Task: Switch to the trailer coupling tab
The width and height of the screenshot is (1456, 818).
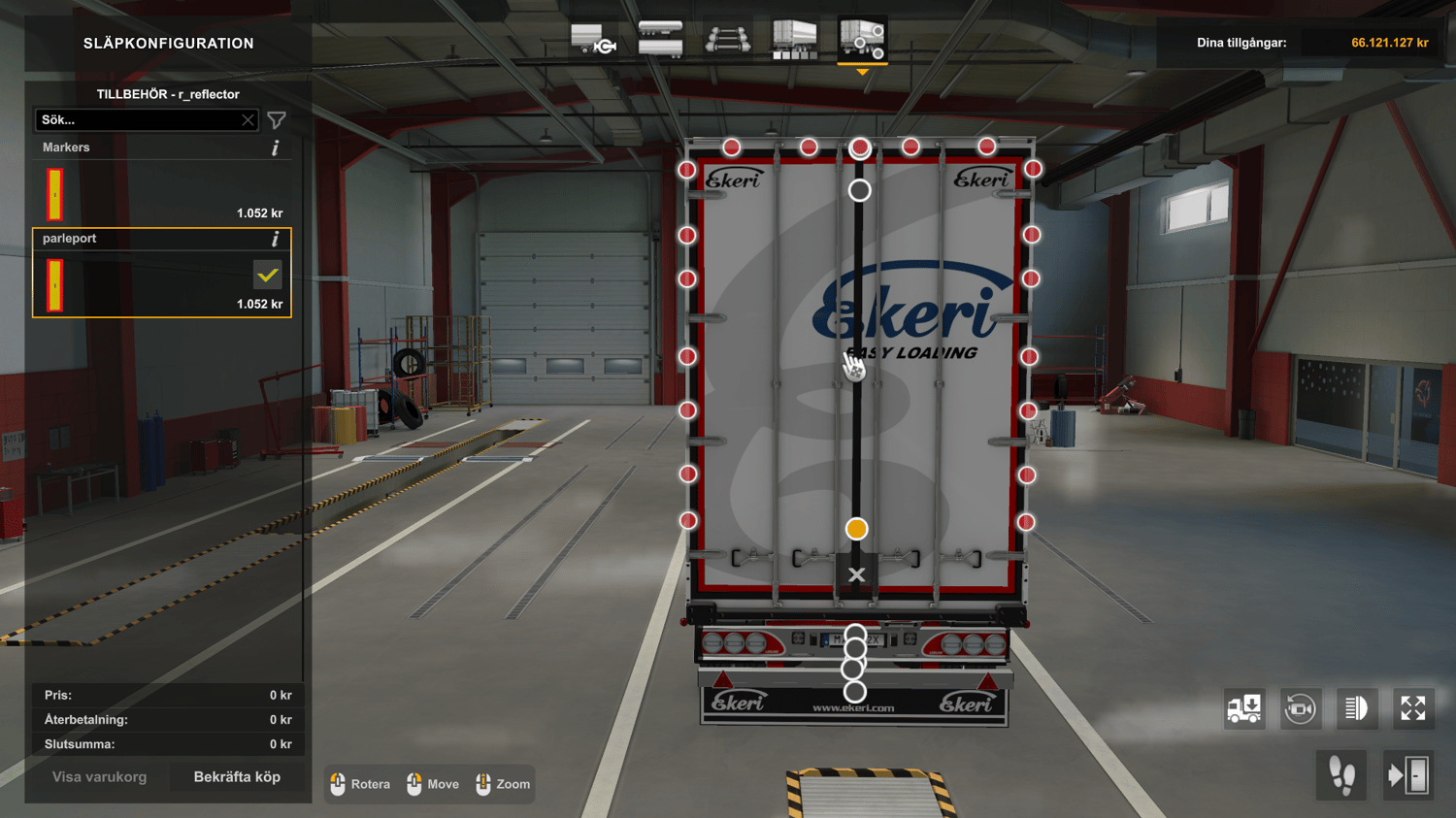Action: [x=594, y=41]
